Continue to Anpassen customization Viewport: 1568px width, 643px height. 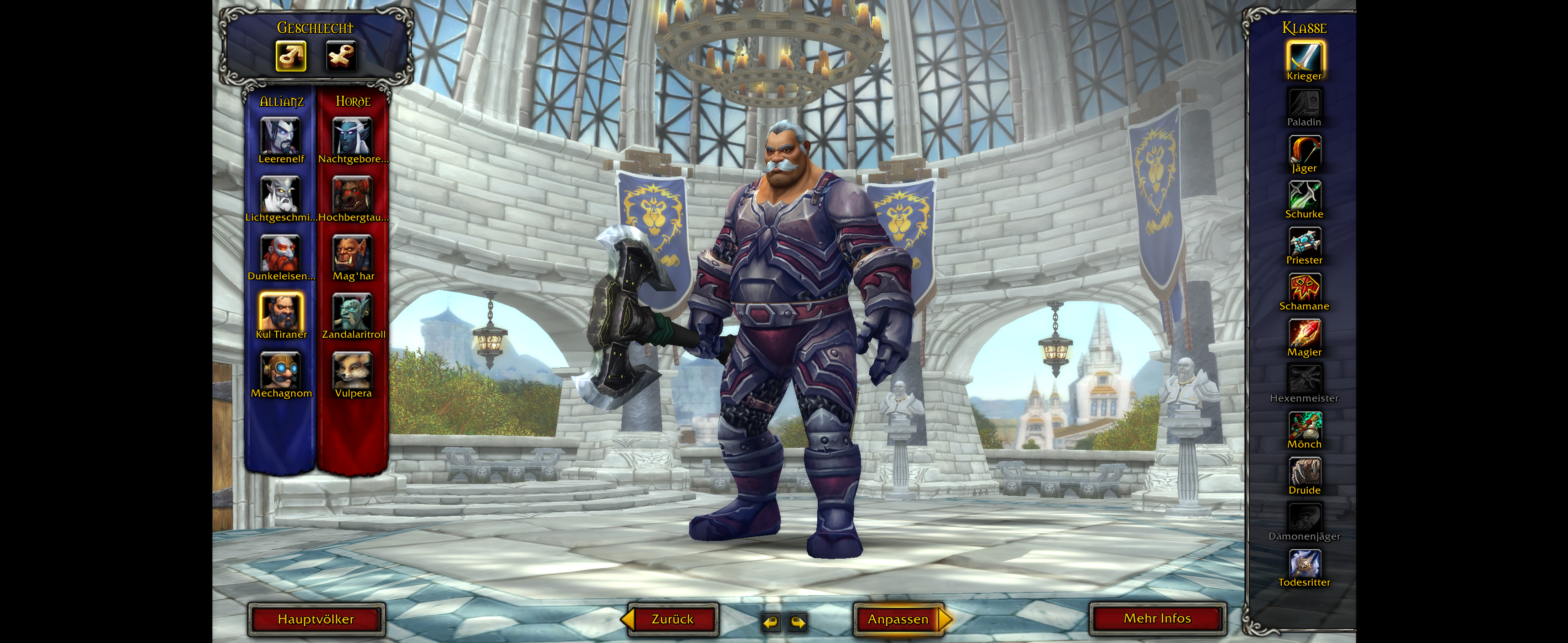[898, 619]
